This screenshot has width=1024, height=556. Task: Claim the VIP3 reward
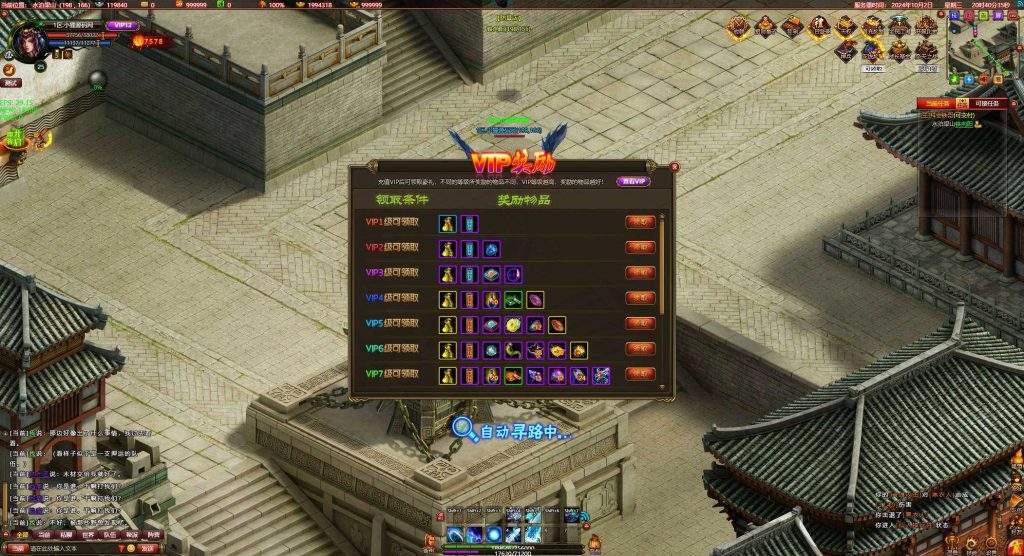(640, 272)
